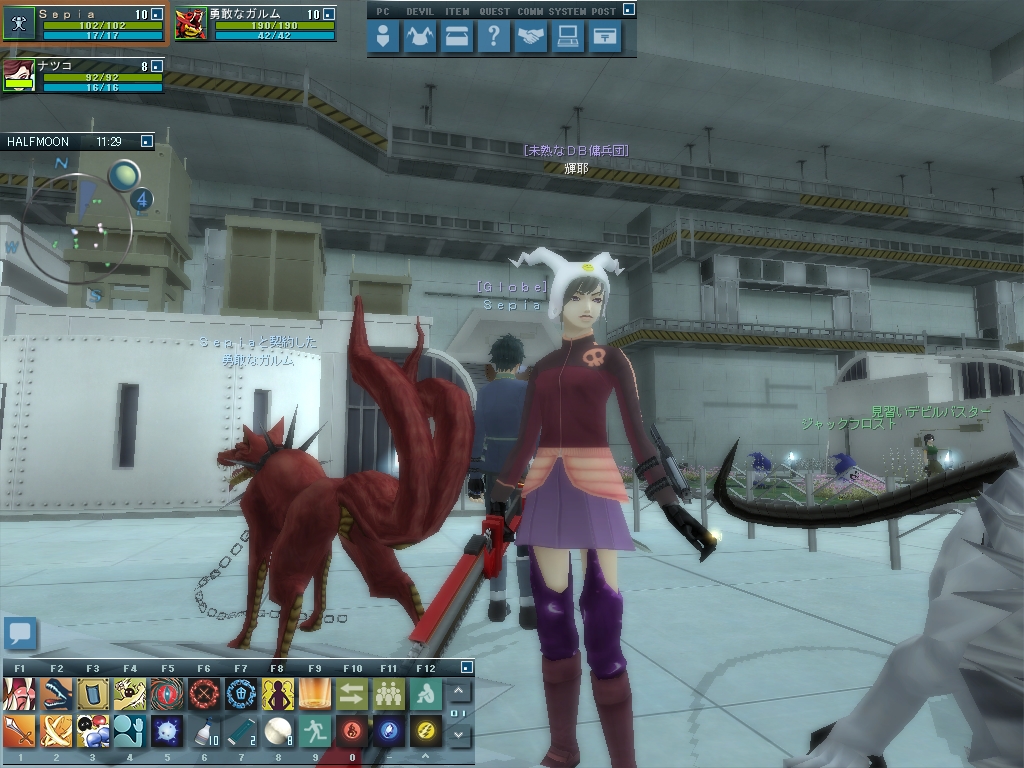Open the ITEM inventory menu
Image resolution: width=1024 pixels, height=768 pixels.
tap(457, 38)
